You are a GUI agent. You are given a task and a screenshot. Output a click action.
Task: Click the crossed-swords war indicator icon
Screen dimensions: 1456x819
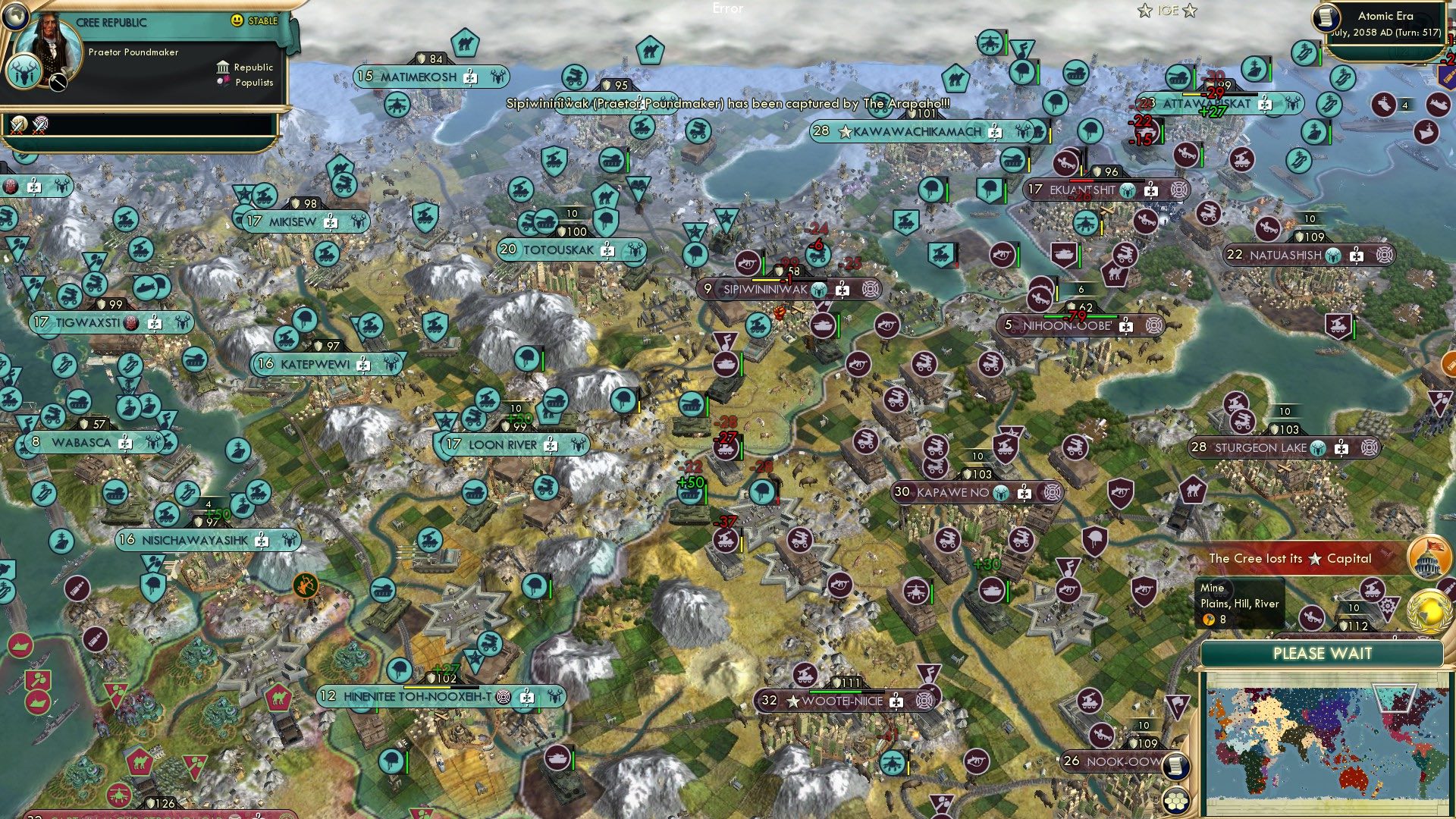[17, 126]
